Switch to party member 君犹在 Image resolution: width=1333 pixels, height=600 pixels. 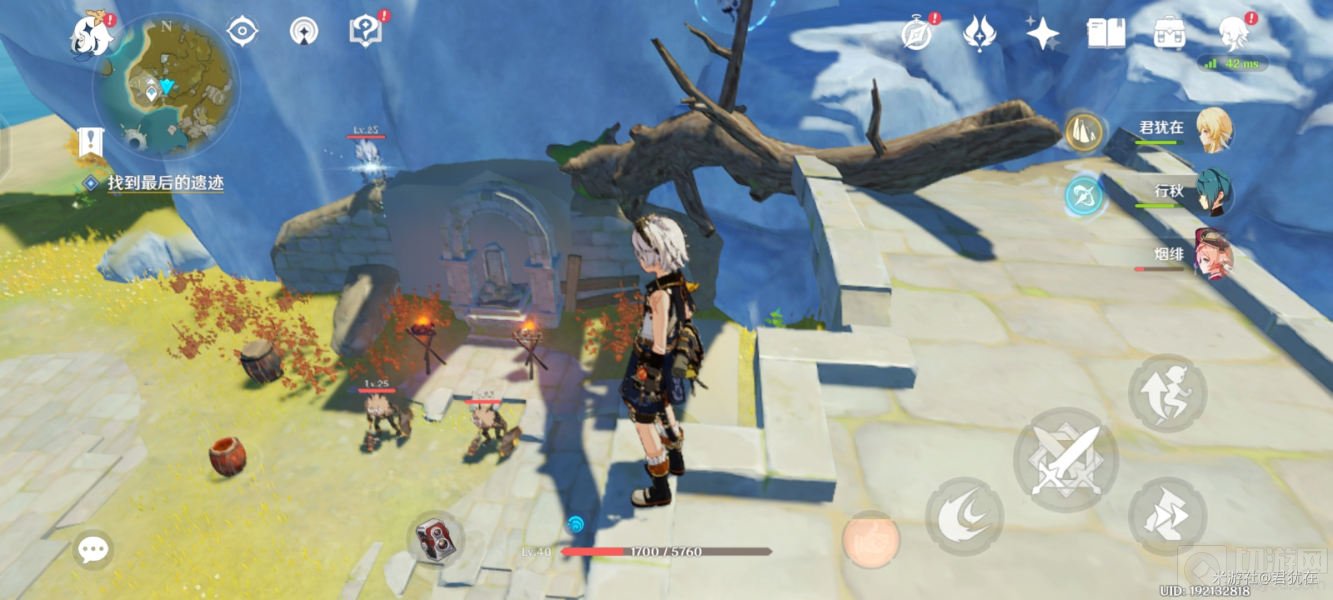1214,130
